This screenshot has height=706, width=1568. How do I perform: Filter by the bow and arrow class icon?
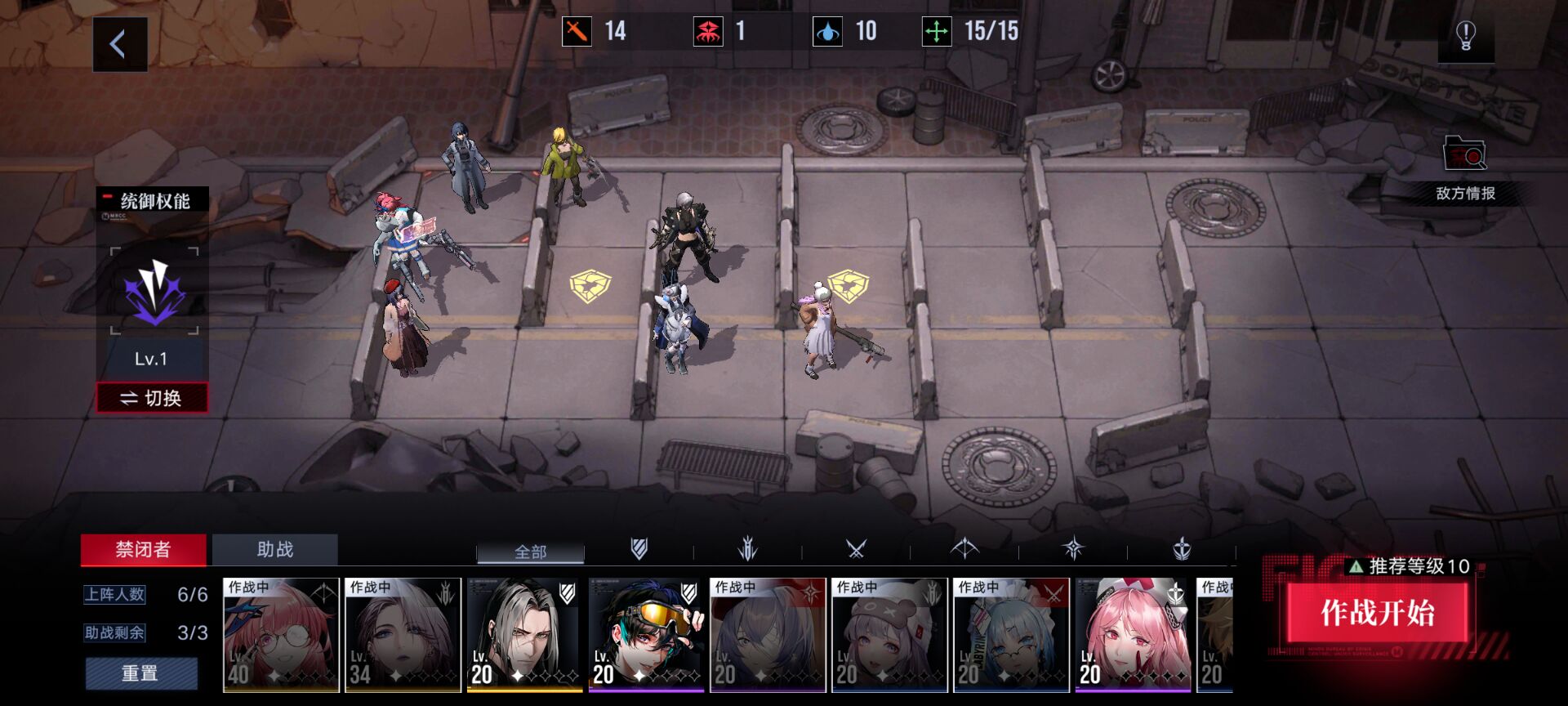964,549
